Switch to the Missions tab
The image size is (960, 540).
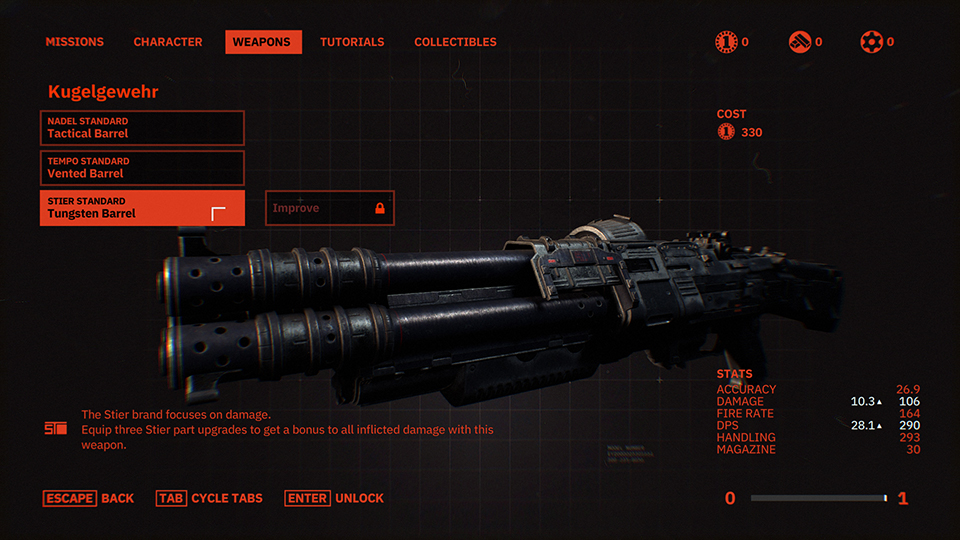(75, 42)
